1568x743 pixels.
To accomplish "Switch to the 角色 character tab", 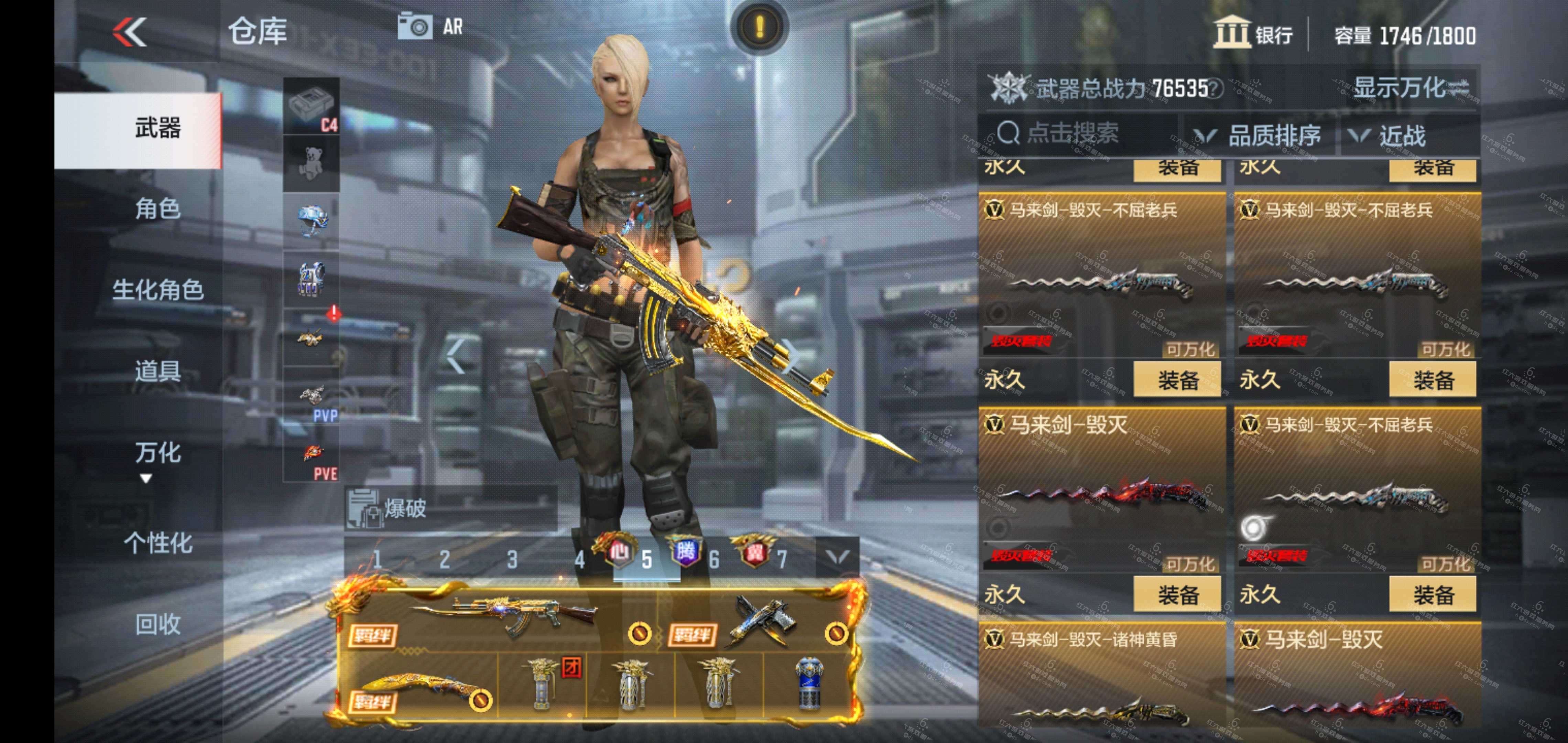I will point(157,209).
